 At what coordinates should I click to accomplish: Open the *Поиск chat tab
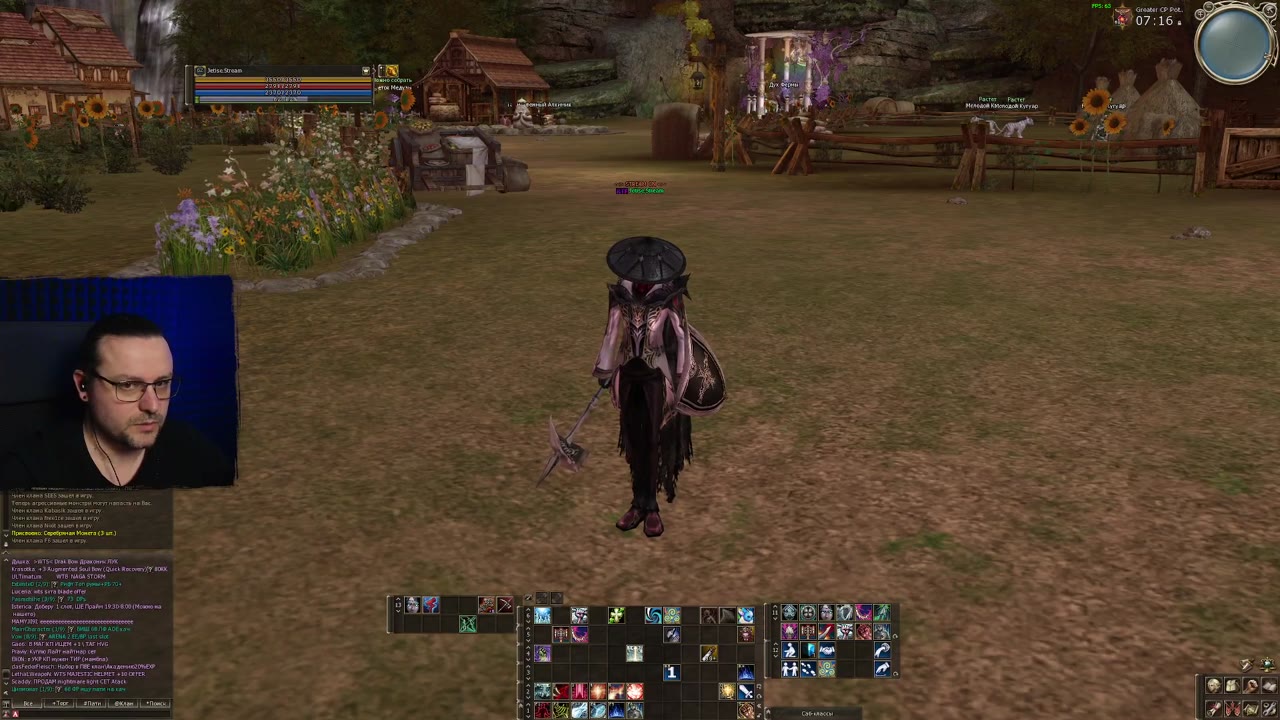pyautogui.click(x=156, y=703)
